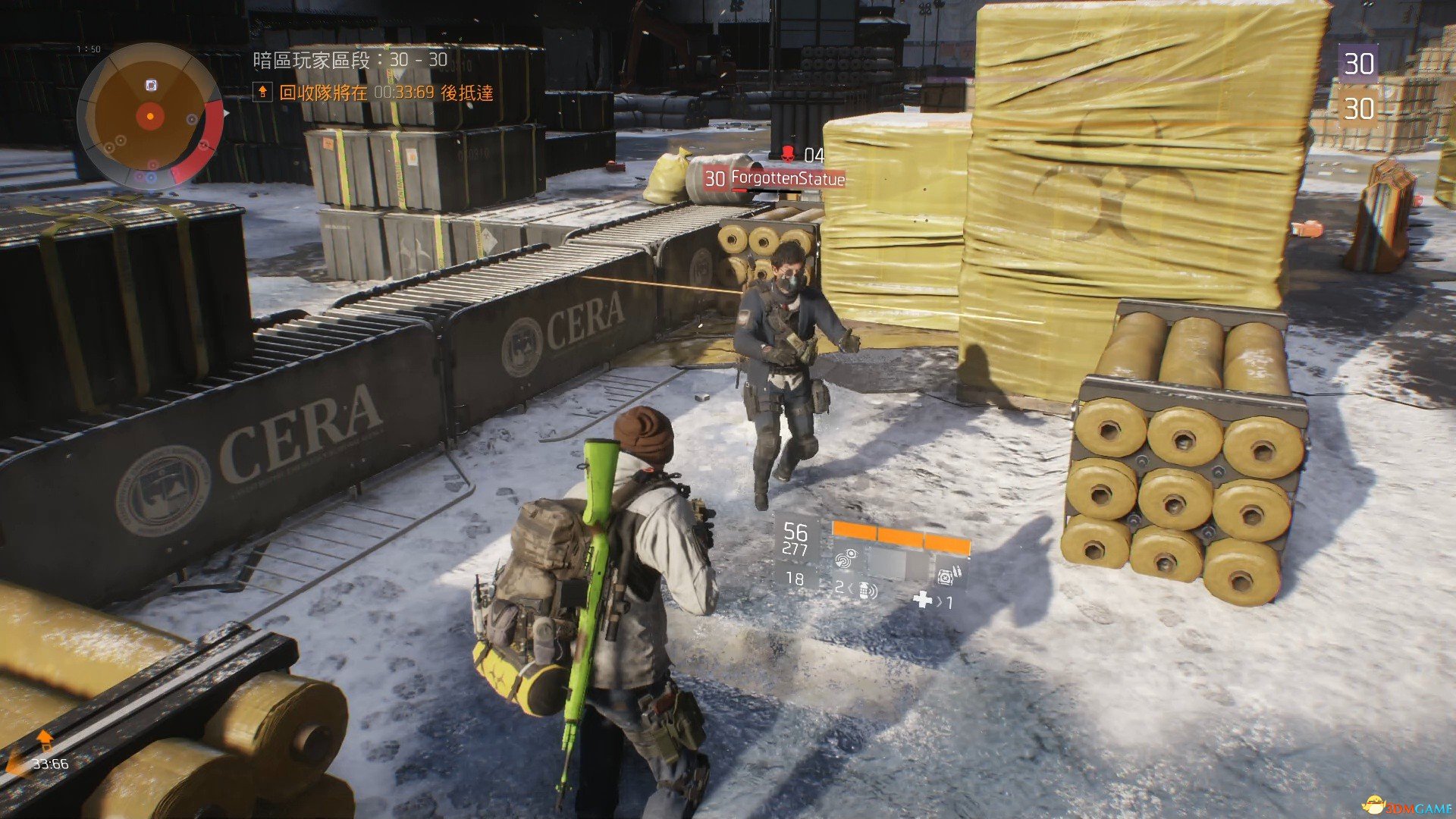The width and height of the screenshot is (1456, 819).
Task: Use the first aid skill icon
Action: 946,576
